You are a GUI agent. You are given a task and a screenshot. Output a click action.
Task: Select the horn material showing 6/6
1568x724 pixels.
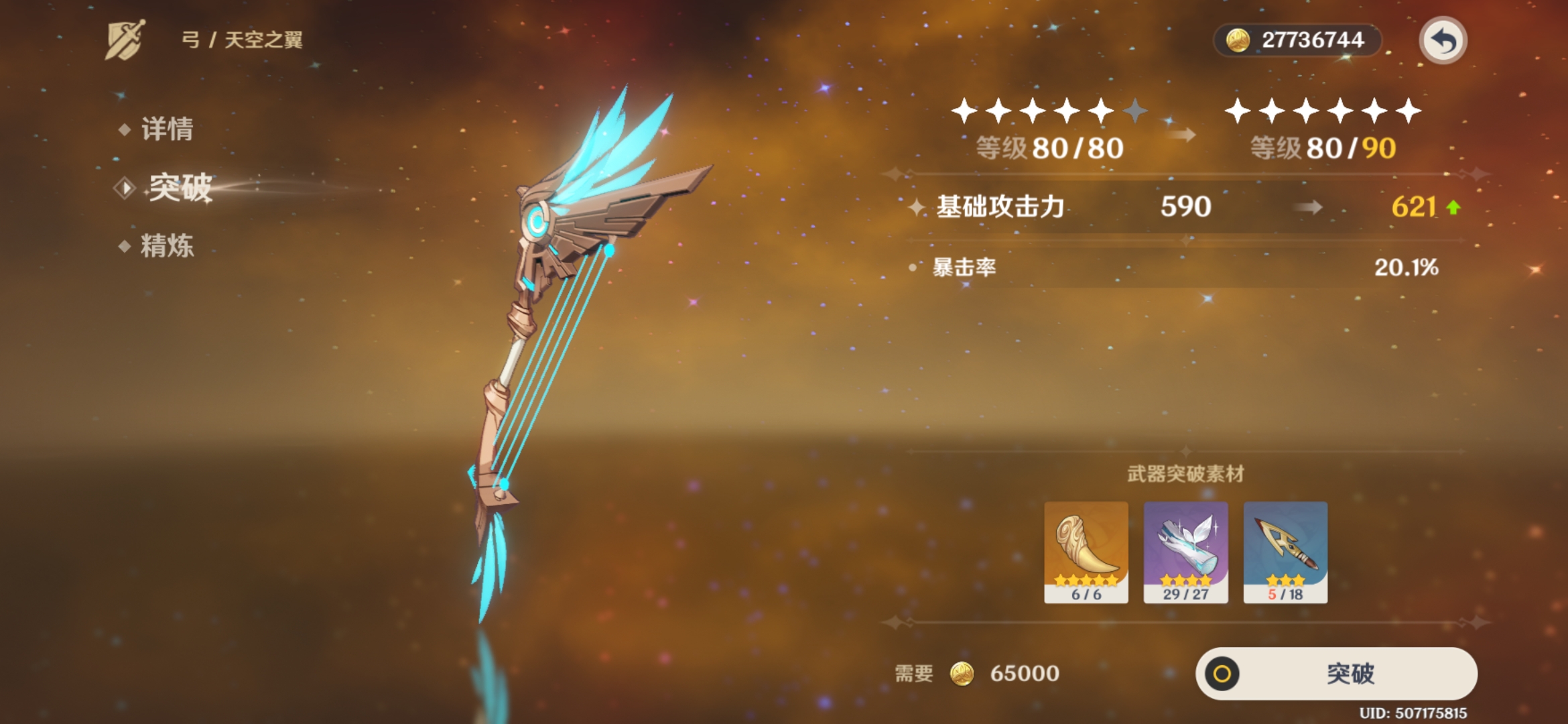pyautogui.click(x=1086, y=552)
